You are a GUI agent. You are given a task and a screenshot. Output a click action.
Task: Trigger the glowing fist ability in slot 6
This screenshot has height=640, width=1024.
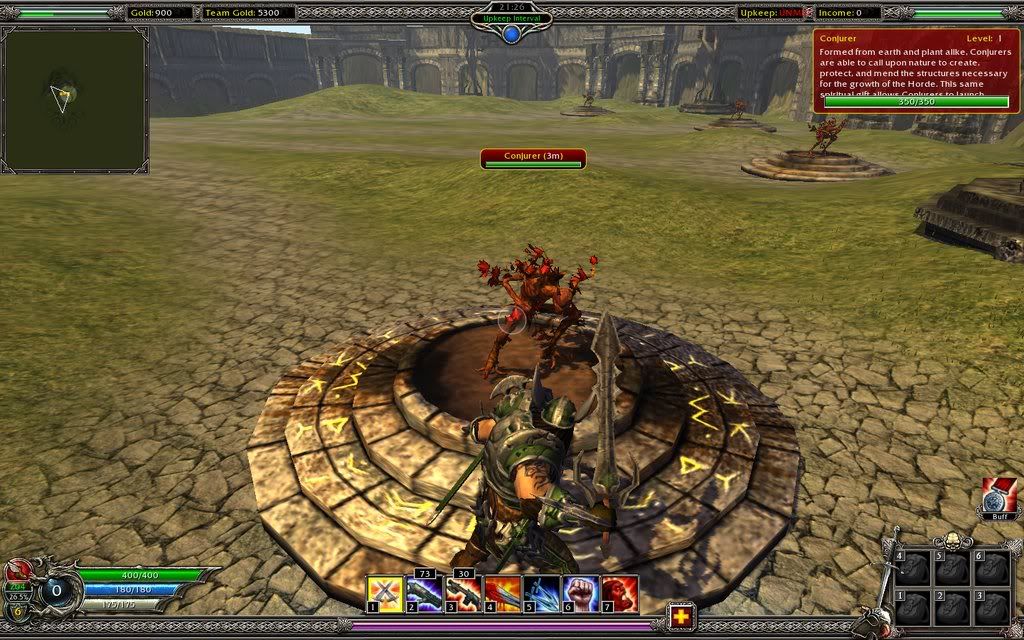(580, 594)
